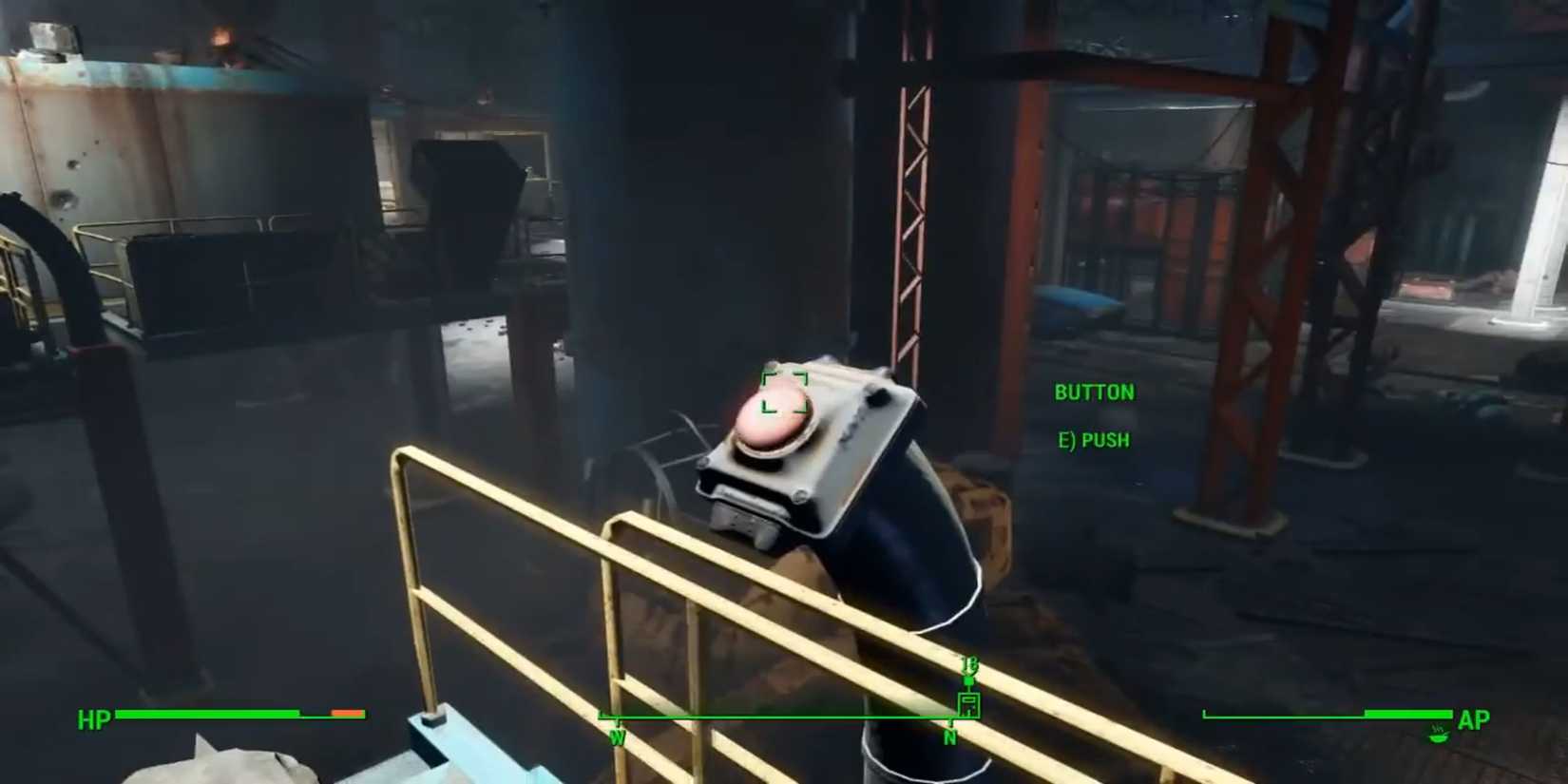1568x784 pixels.
Task: Click the crosshair interaction brackets
Action: (784, 392)
